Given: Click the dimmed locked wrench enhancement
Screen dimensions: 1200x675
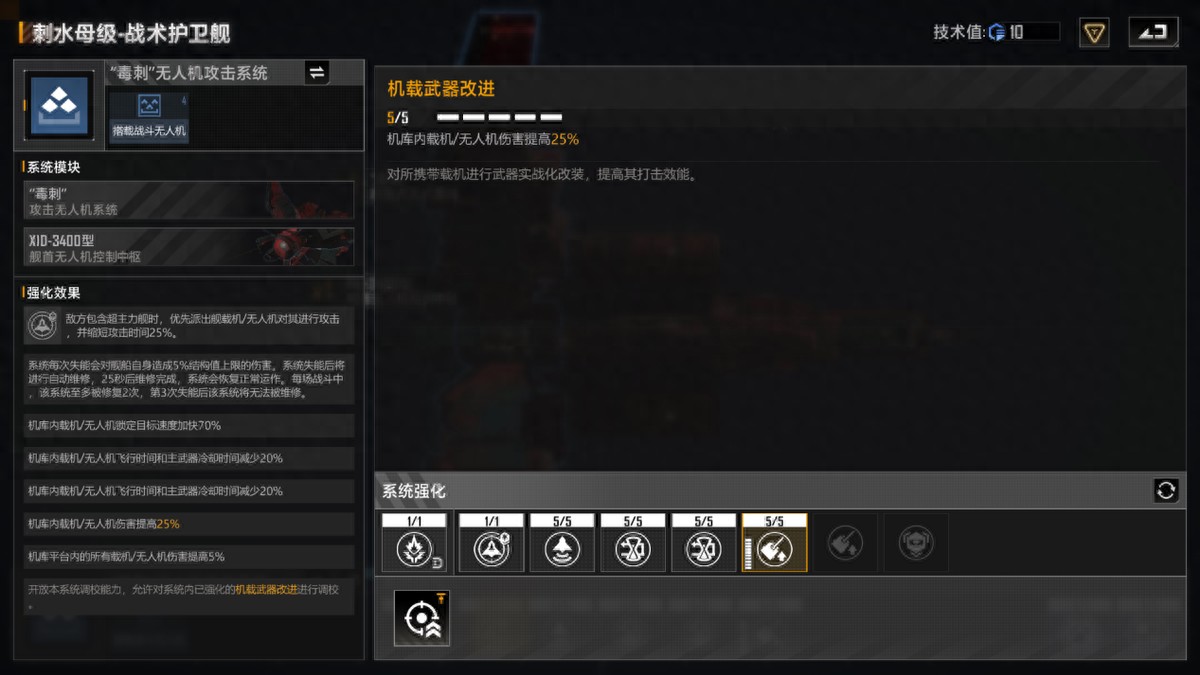Looking at the screenshot, I should [845, 544].
